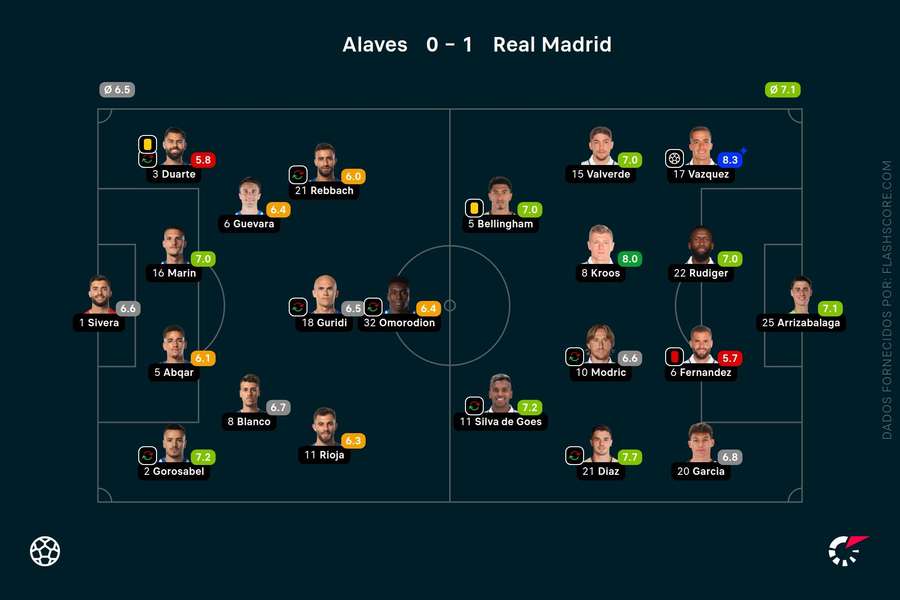Select Silva de Goes' portrait

[501, 395]
